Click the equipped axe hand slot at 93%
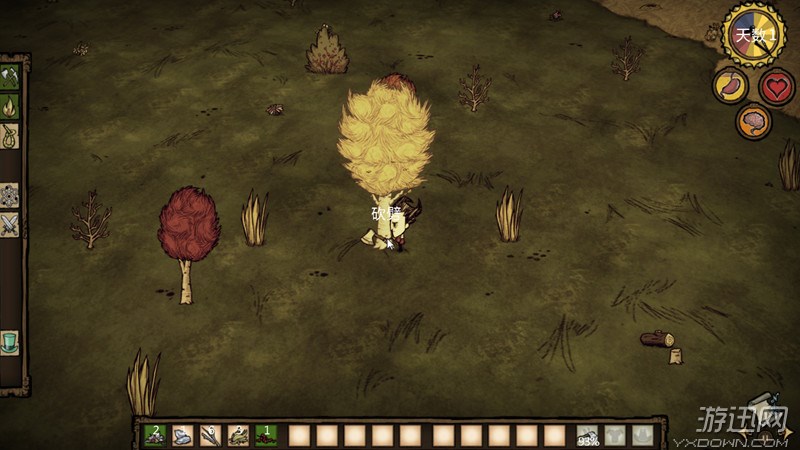The height and width of the screenshot is (450, 800). pos(588,435)
